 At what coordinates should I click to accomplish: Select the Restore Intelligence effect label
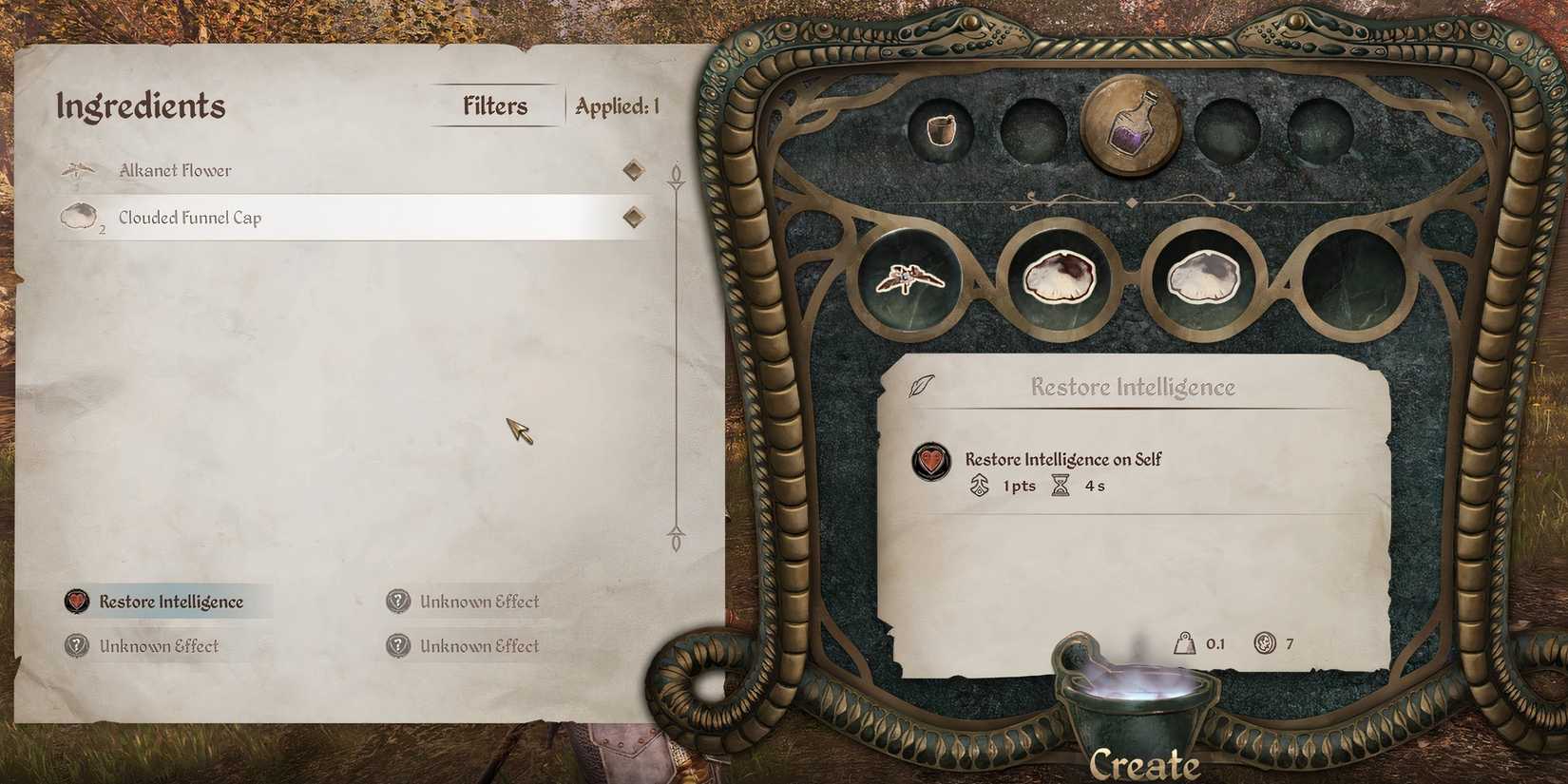coord(171,601)
